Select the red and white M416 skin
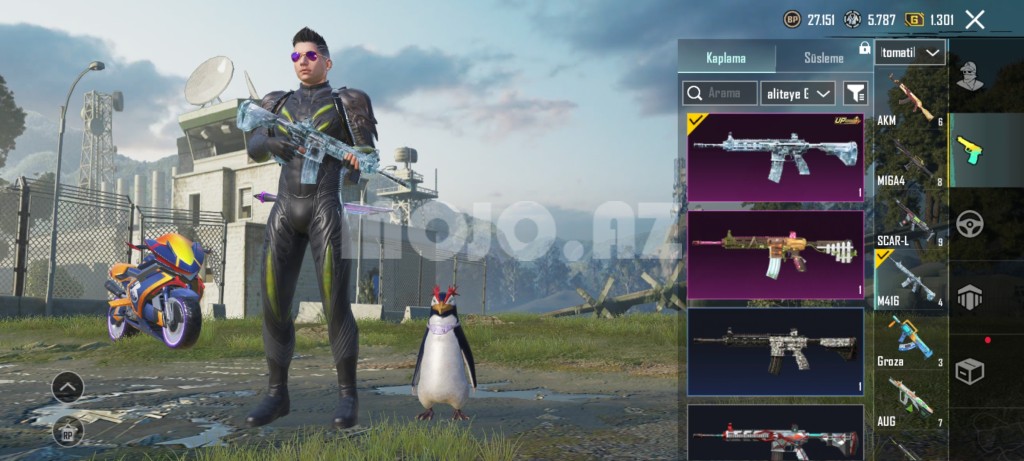This screenshot has width=1024, height=461. click(x=775, y=432)
